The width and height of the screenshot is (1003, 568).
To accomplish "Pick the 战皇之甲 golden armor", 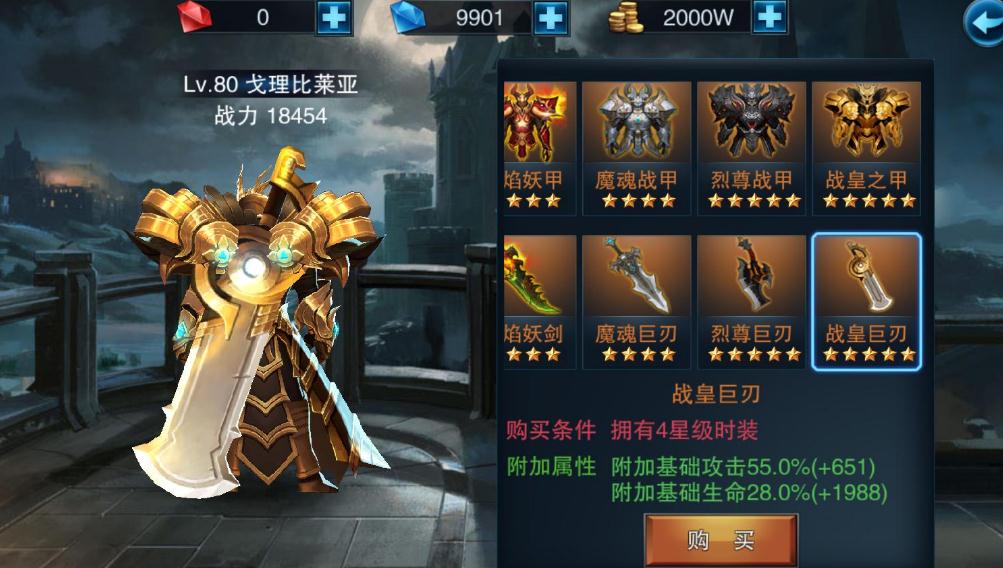I will pyautogui.click(x=866, y=147).
